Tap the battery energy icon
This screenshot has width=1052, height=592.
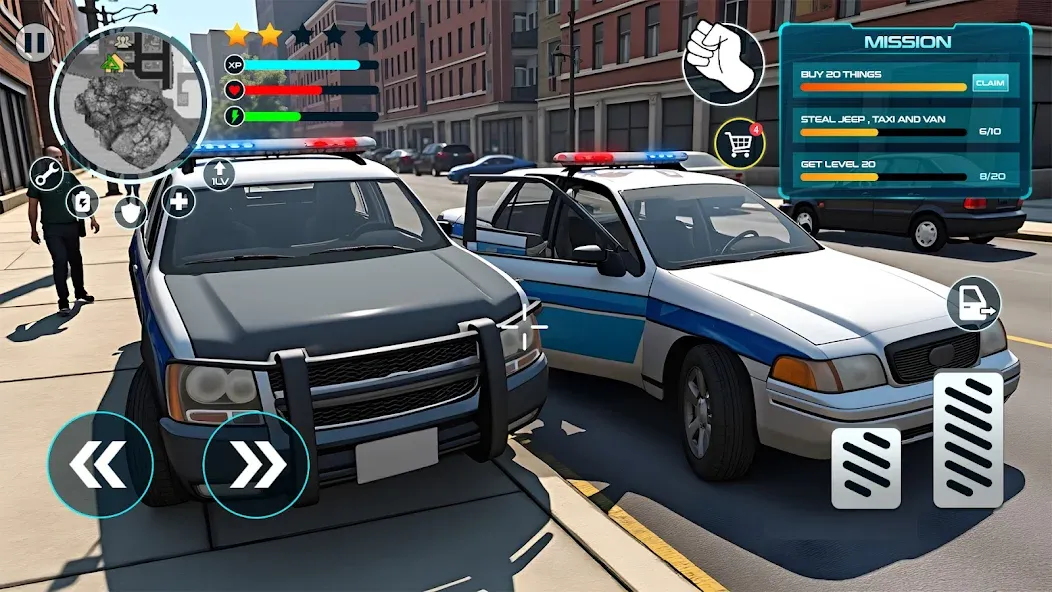pyautogui.click(x=82, y=202)
